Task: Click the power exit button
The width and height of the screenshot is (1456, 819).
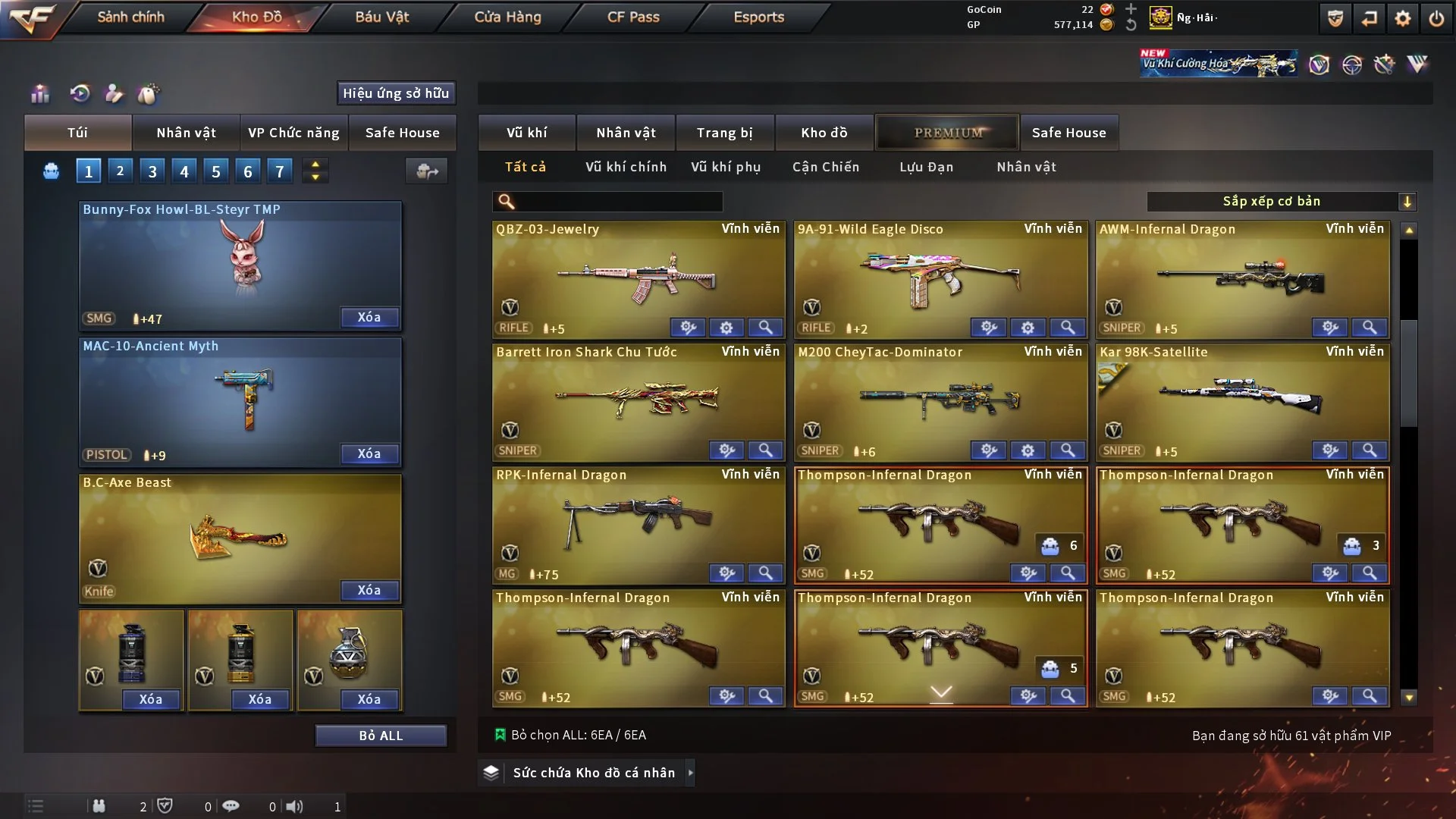Action: click(x=1436, y=18)
